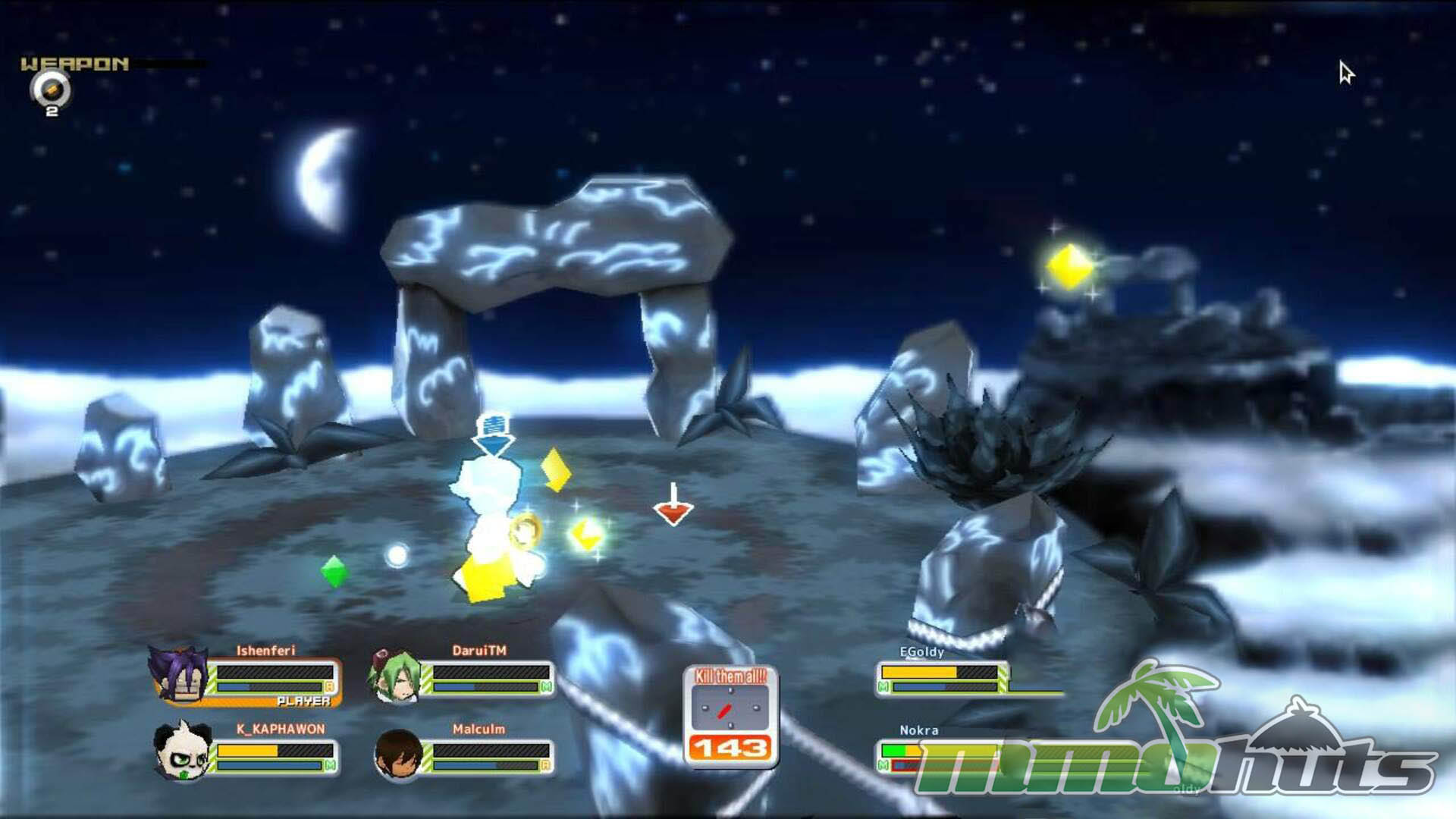The image size is (1456, 819).
Task: Choose K_KAPHAWON's panda portrait
Action: click(180, 751)
